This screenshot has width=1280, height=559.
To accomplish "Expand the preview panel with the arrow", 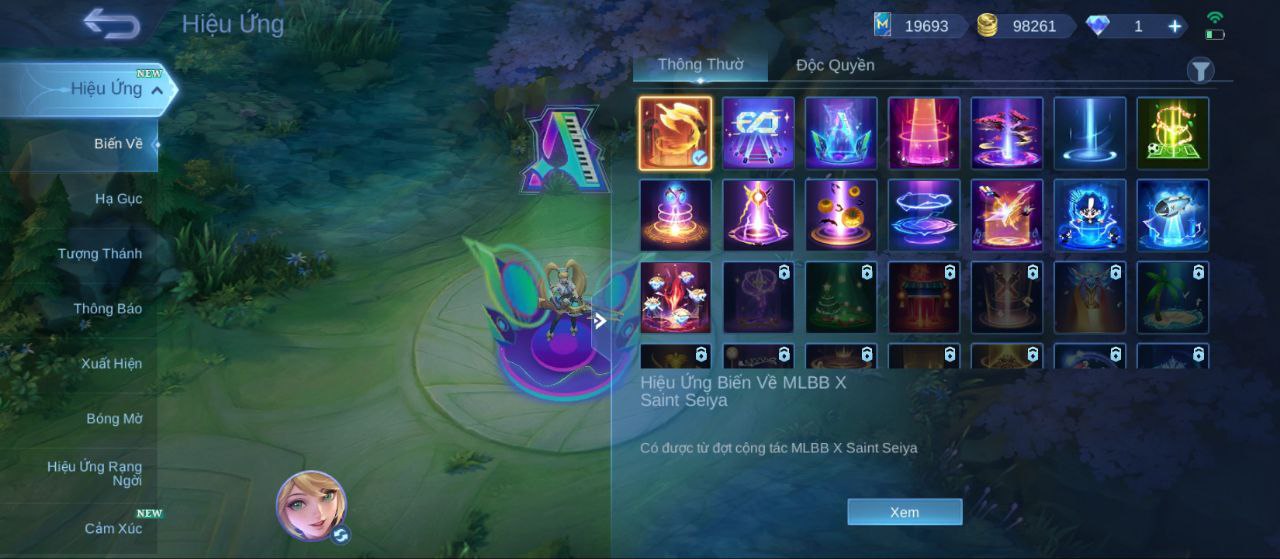I will (600, 321).
